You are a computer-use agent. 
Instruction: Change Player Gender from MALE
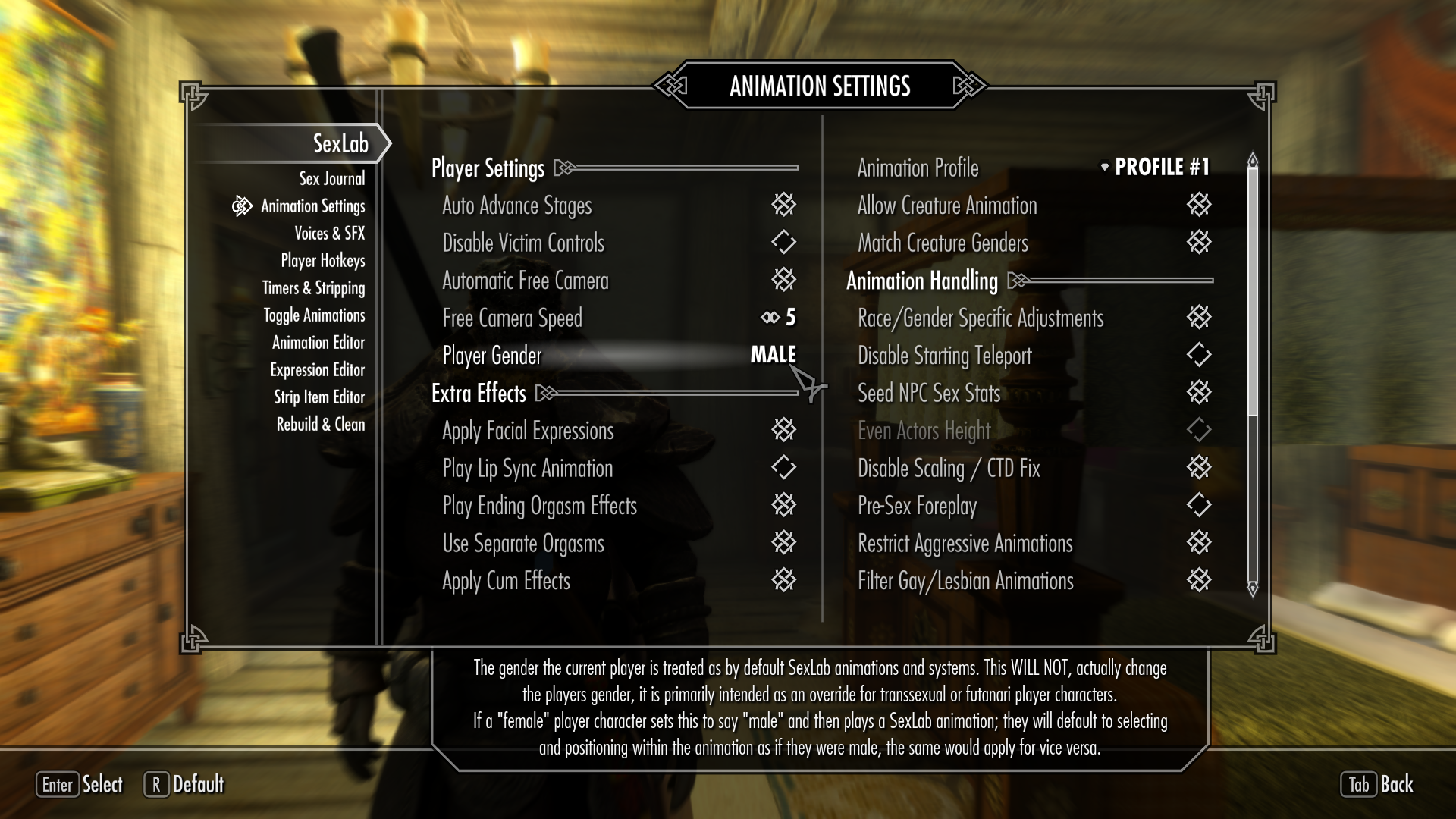pyautogui.click(x=773, y=354)
